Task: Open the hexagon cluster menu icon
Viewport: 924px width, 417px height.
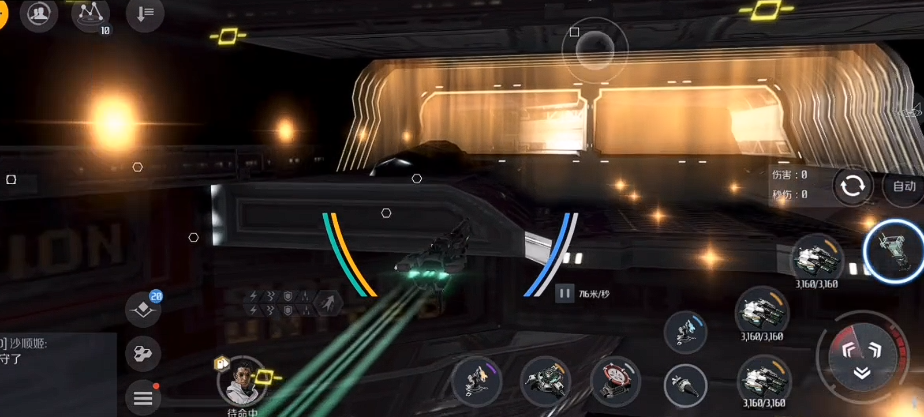Action: pyautogui.click(x=143, y=353)
